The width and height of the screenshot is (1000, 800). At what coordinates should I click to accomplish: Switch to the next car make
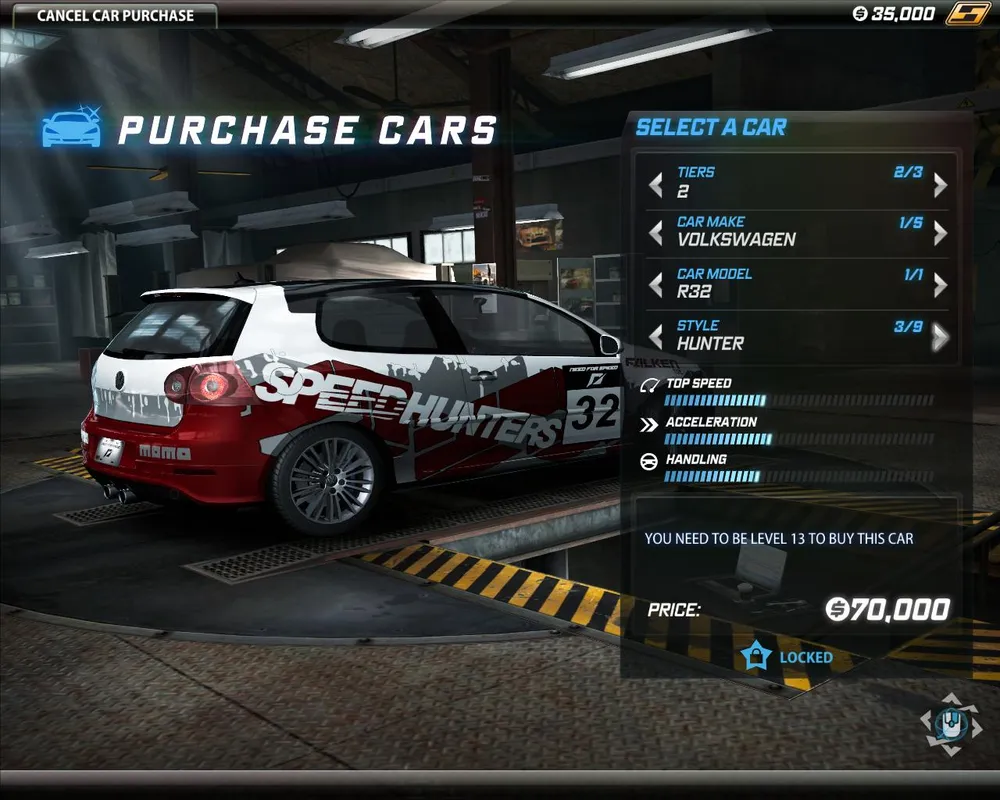(x=940, y=233)
